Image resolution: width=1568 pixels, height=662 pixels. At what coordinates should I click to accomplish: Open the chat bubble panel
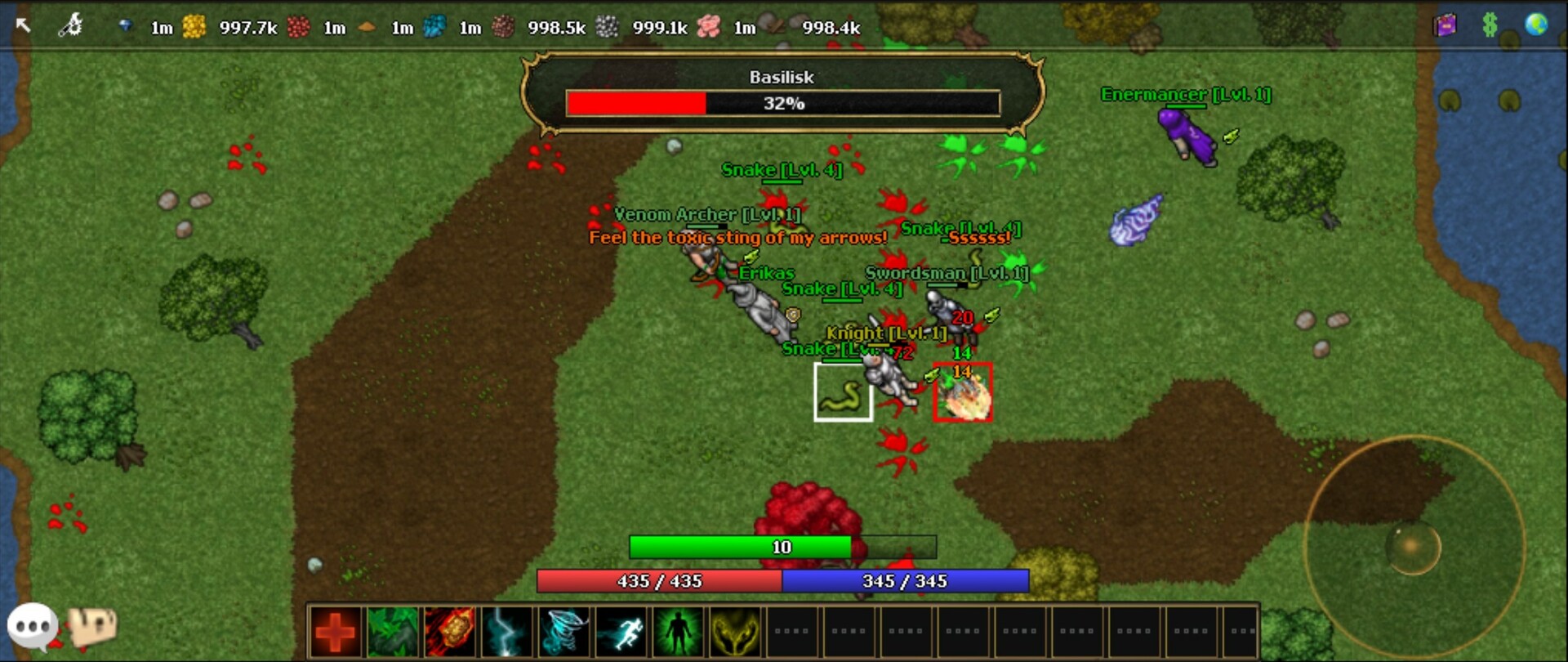[32, 625]
